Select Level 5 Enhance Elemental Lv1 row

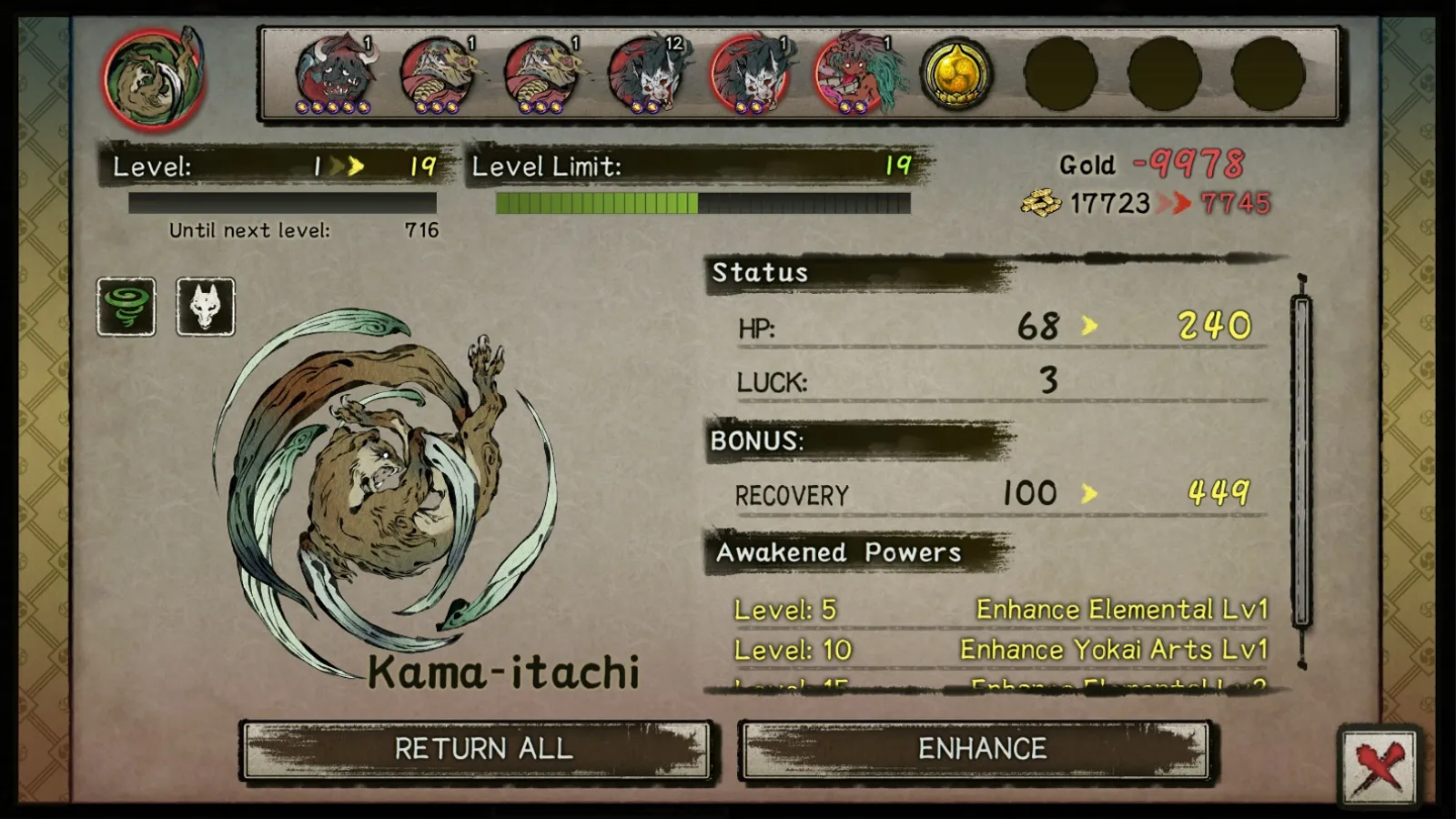pyautogui.click(x=999, y=610)
